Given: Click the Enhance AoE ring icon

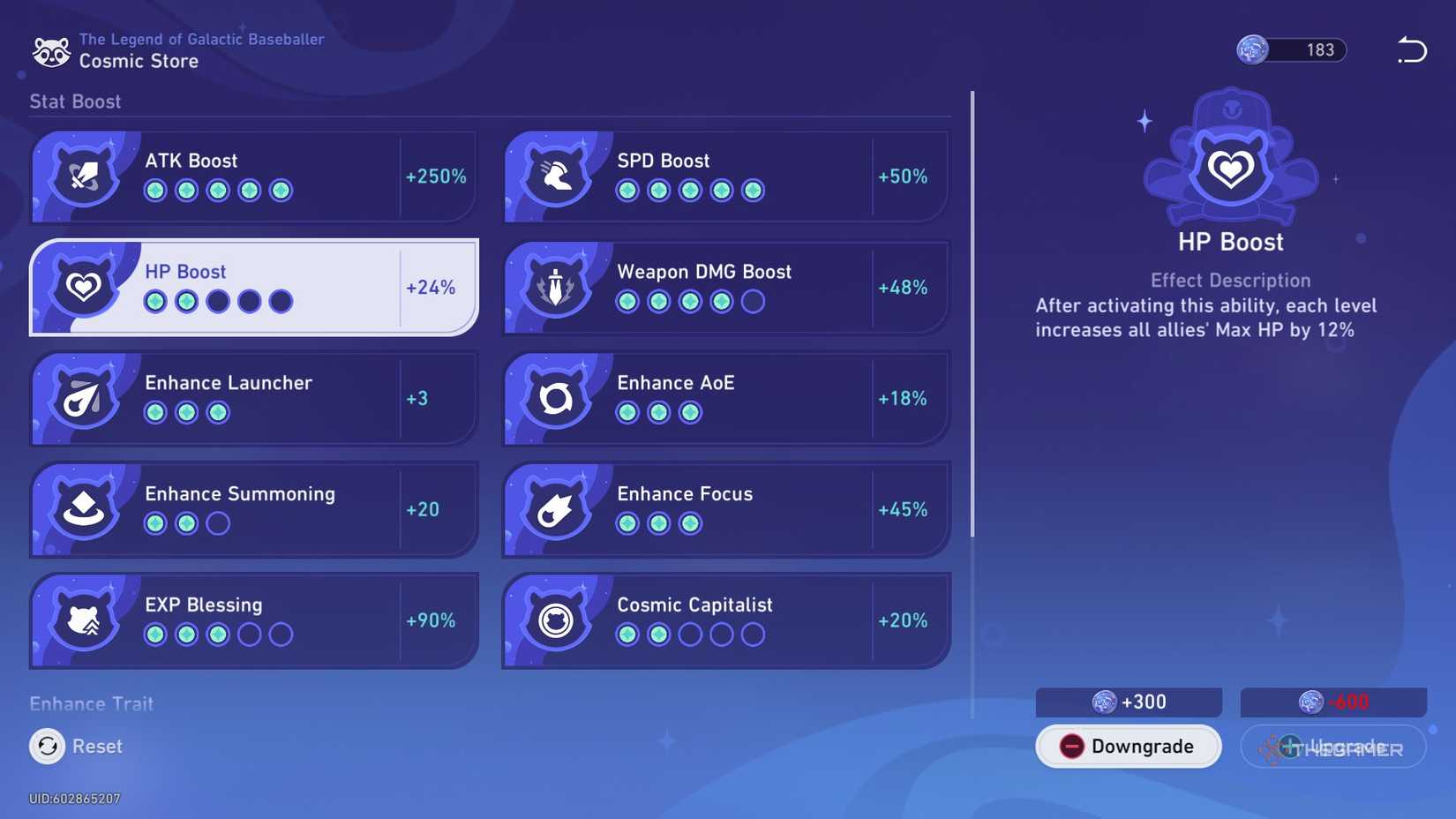Looking at the screenshot, I should [x=557, y=396].
